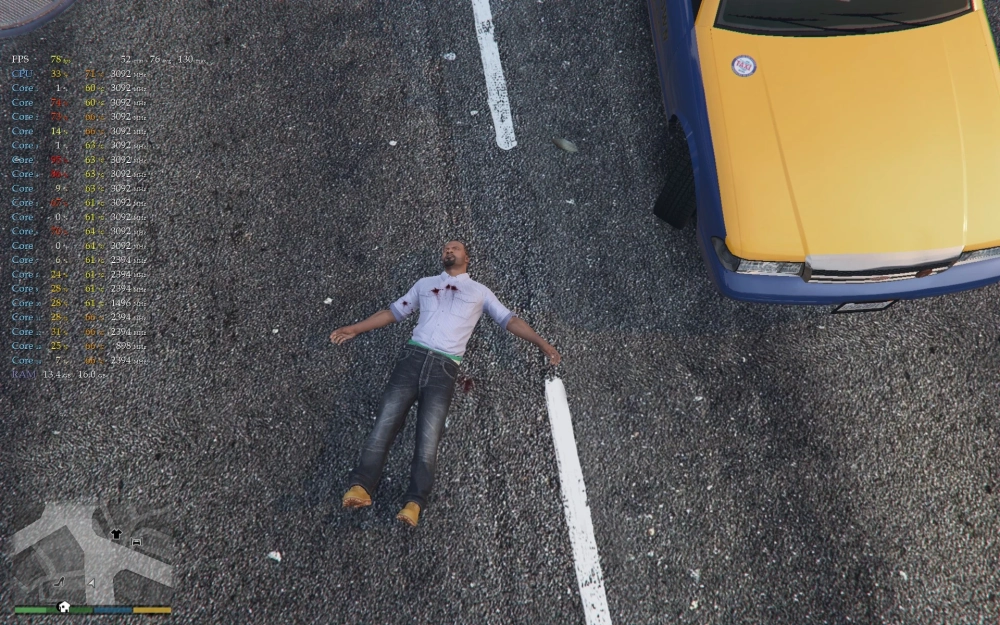Viewport: 1000px width, 625px height.
Task: Click the RAM row in performance overlay
Action: [58, 374]
